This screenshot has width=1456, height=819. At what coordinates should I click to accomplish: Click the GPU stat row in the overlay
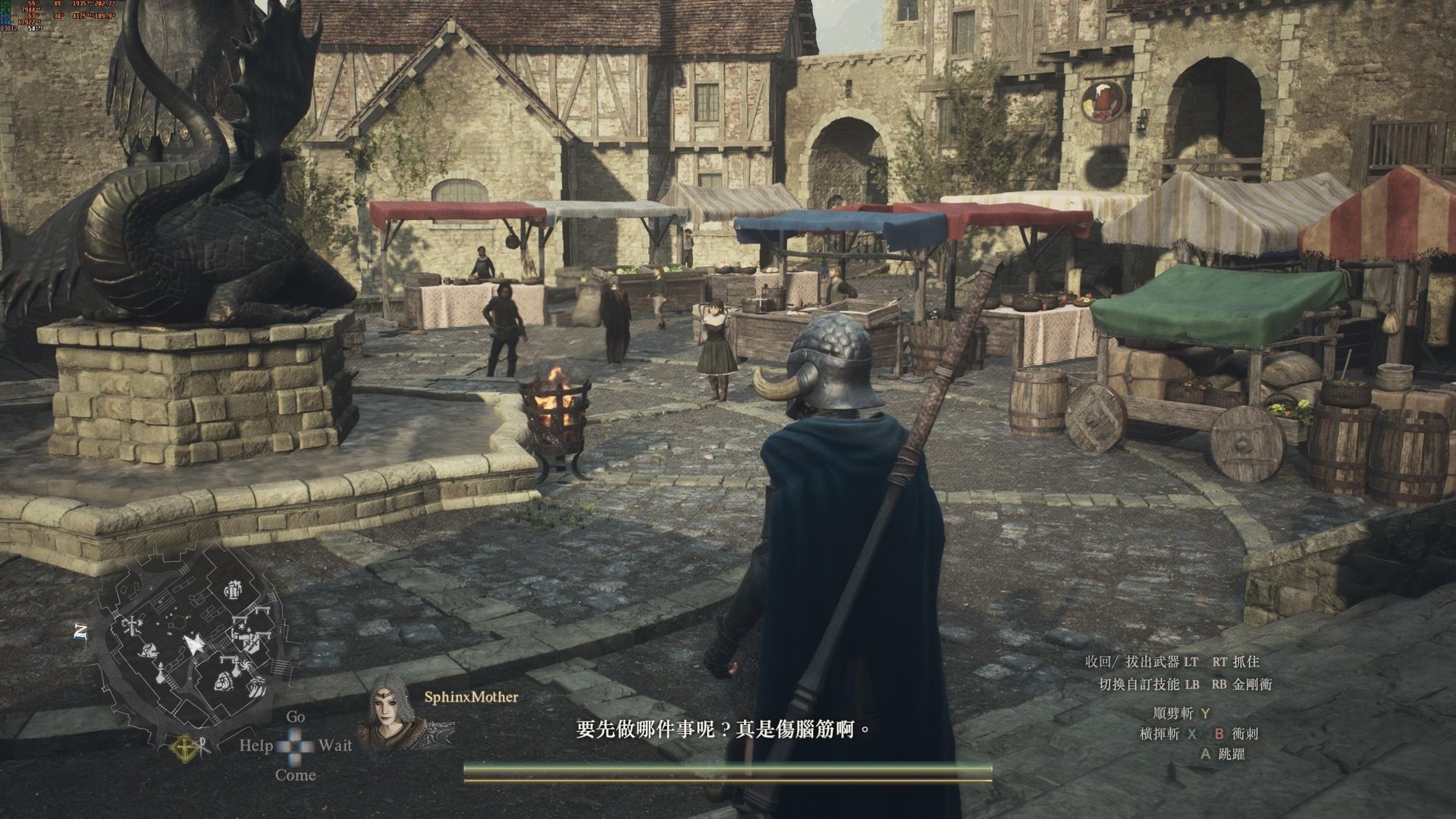pyautogui.click(x=23, y=5)
